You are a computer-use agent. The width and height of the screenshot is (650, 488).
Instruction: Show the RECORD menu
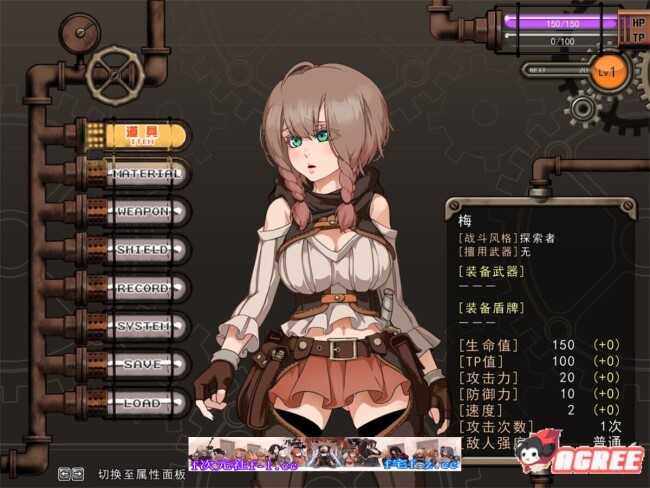pos(146,289)
